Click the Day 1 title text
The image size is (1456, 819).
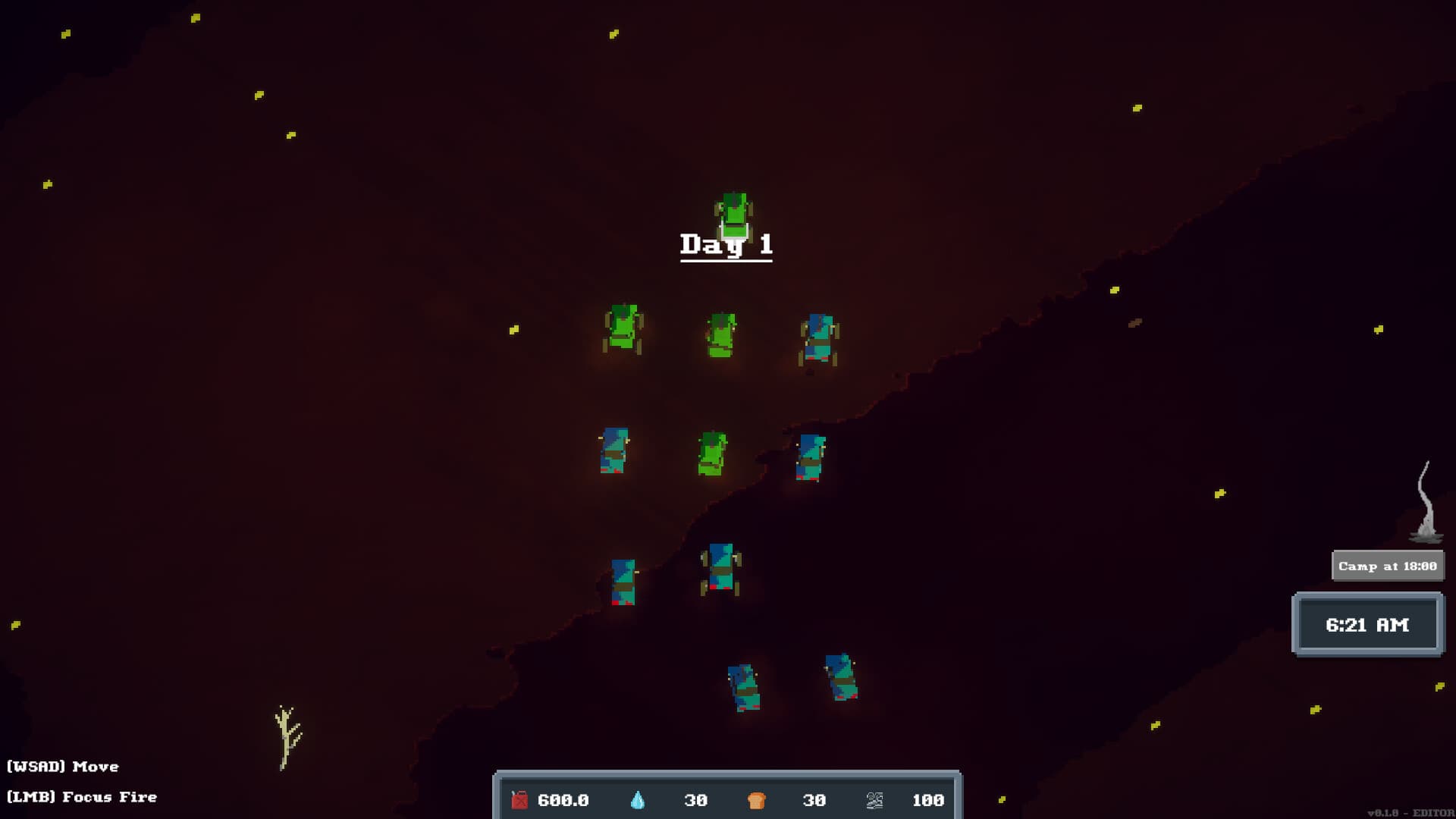[726, 245]
